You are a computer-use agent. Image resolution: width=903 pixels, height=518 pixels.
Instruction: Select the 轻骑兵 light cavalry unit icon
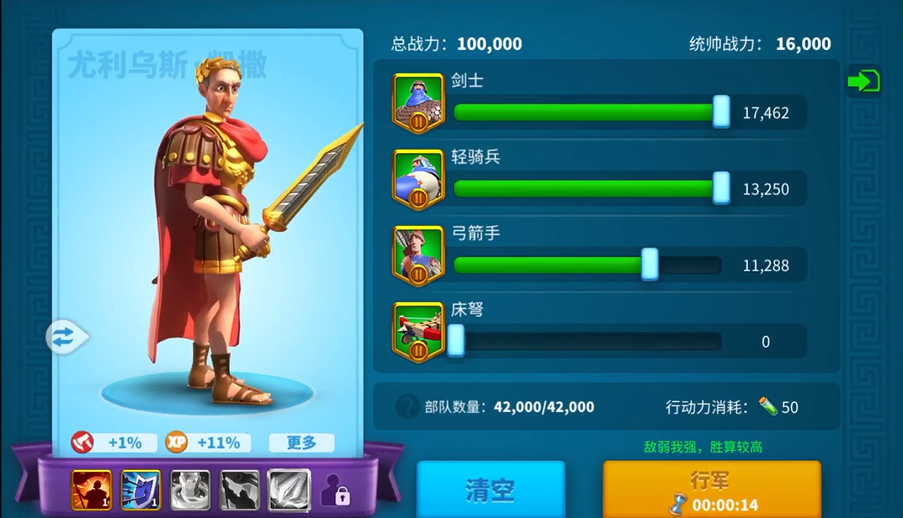418,179
